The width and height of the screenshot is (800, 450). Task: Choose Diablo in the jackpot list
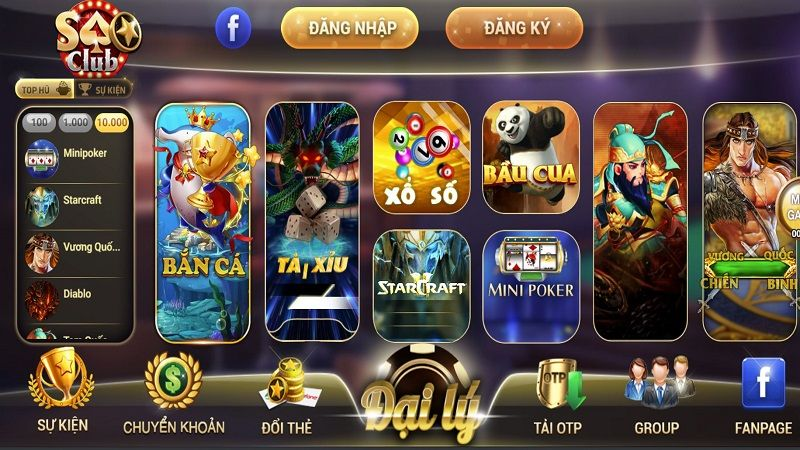coord(75,294)
